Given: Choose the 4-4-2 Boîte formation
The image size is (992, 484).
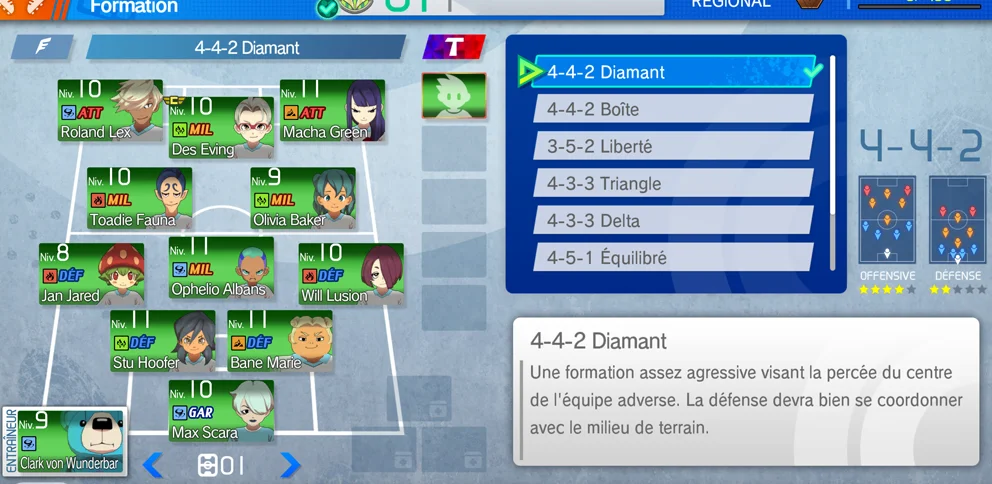Looking at the screenshot, I should [672, 109].
